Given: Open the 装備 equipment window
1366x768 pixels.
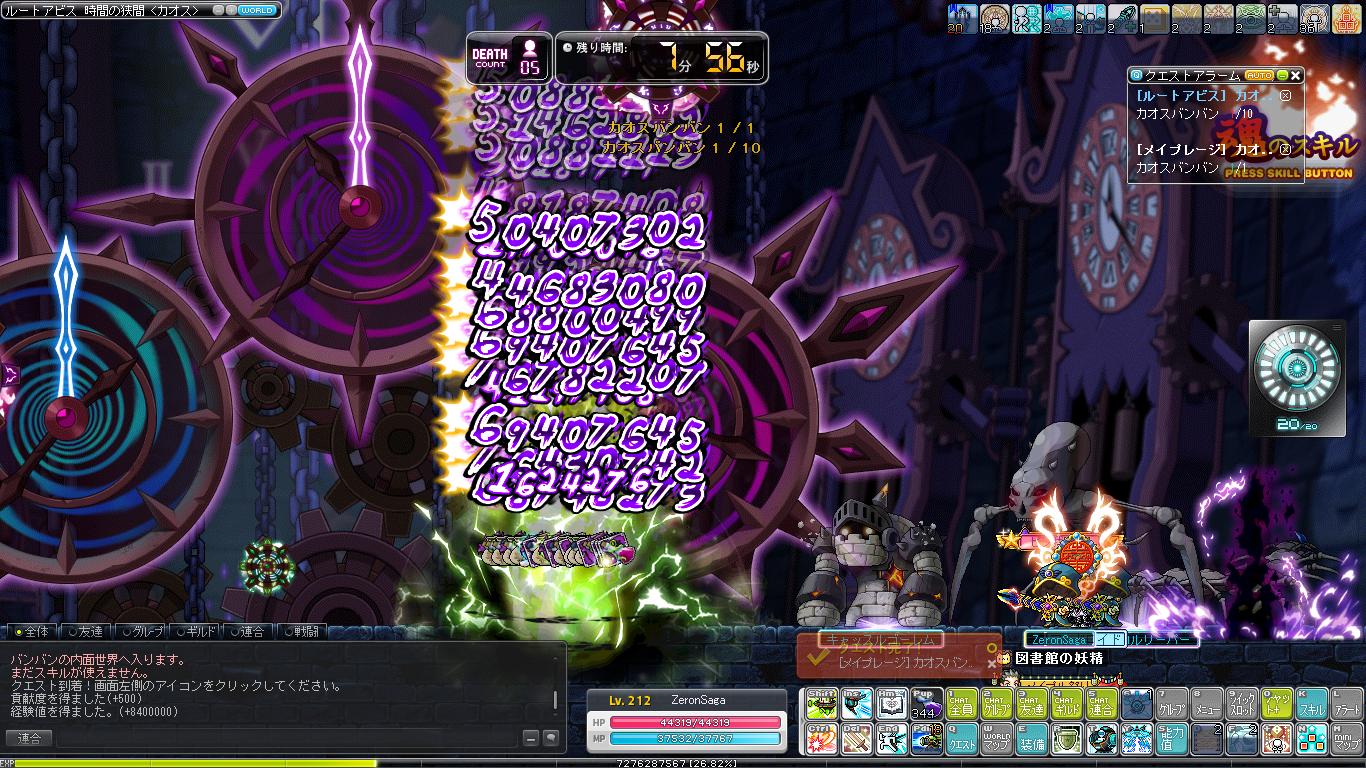Looking at the screenshot, I should point(1031,739).
